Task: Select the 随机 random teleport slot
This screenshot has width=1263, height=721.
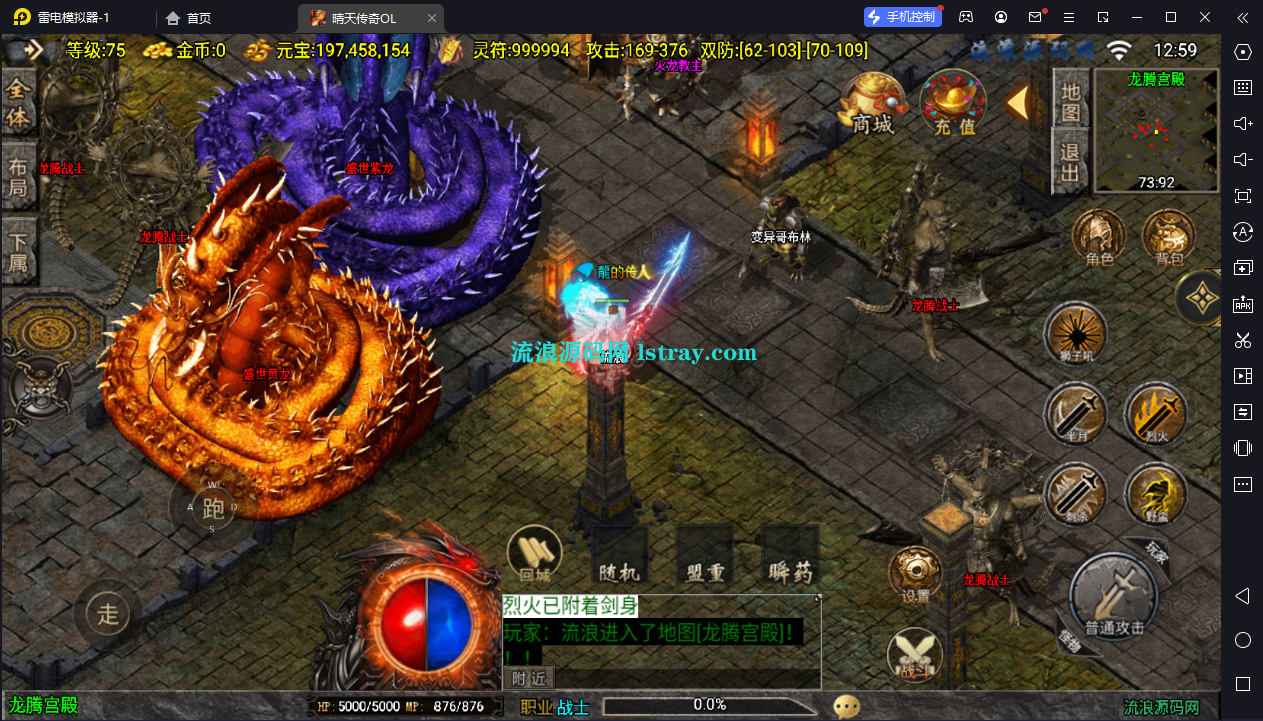Action: (619, 560)
